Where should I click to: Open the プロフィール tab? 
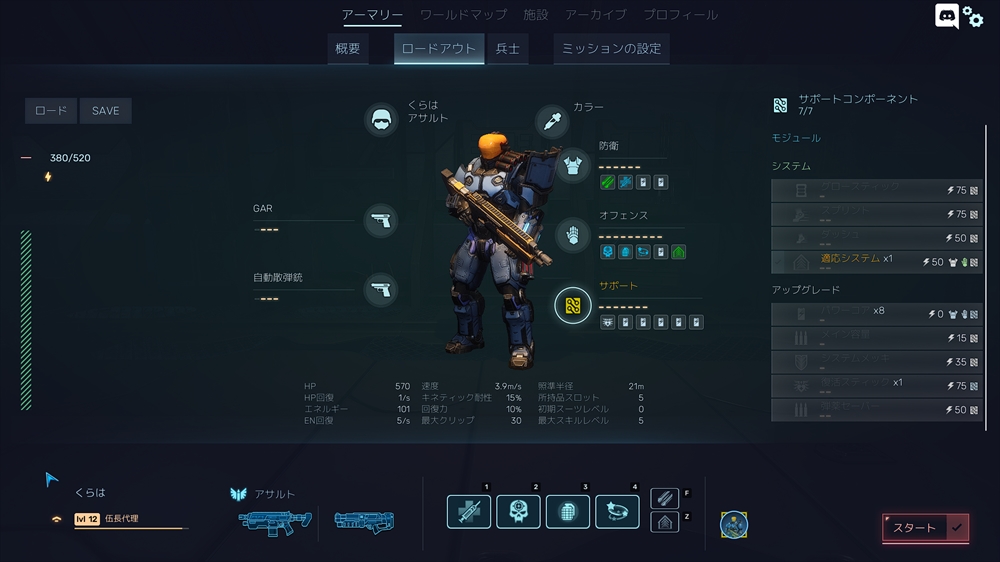[x=680, y=15]
